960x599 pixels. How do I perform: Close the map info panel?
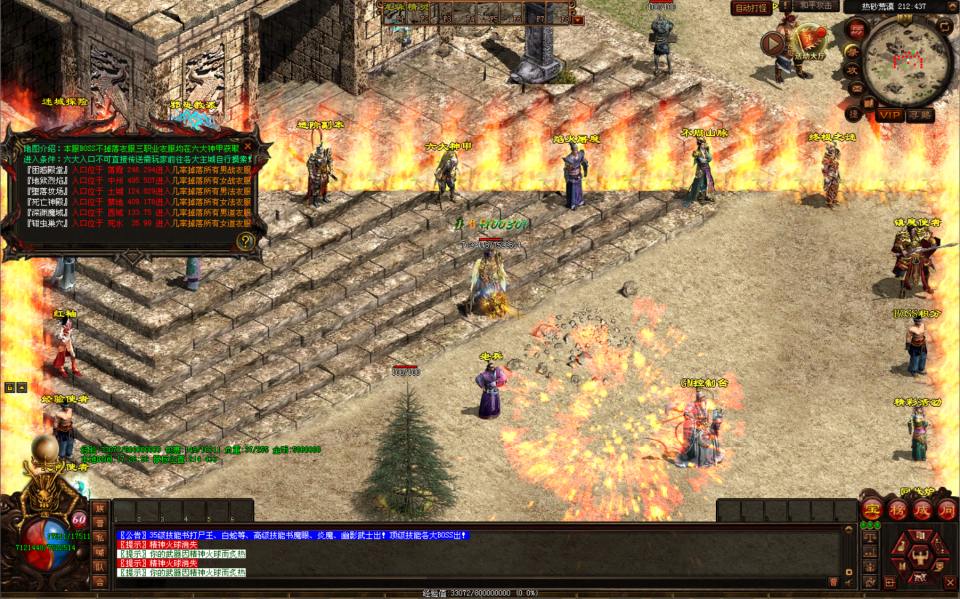pyautogui.click(x=248, y=146)
